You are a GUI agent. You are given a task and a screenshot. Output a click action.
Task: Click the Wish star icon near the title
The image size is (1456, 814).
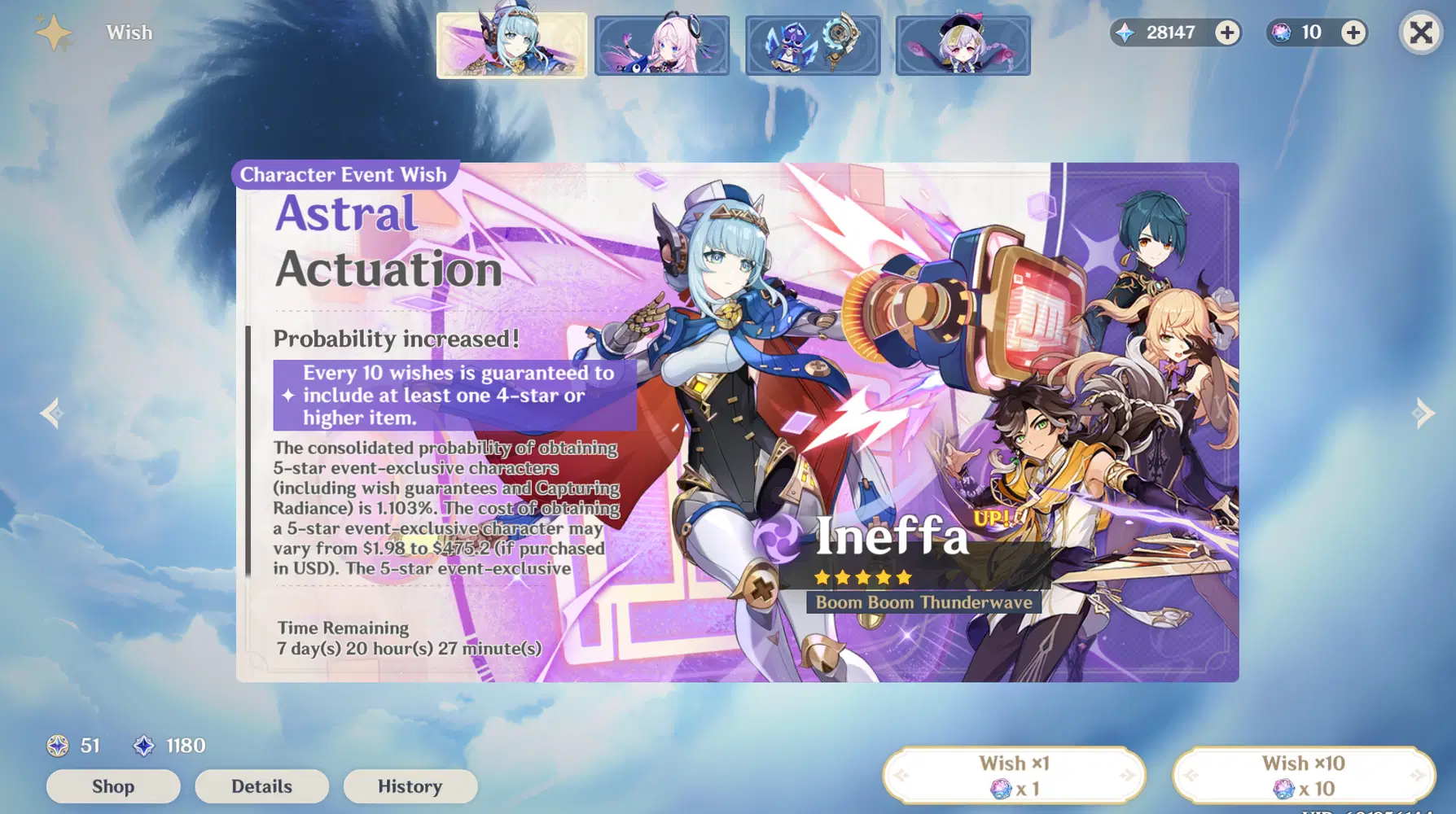(52, 33)
